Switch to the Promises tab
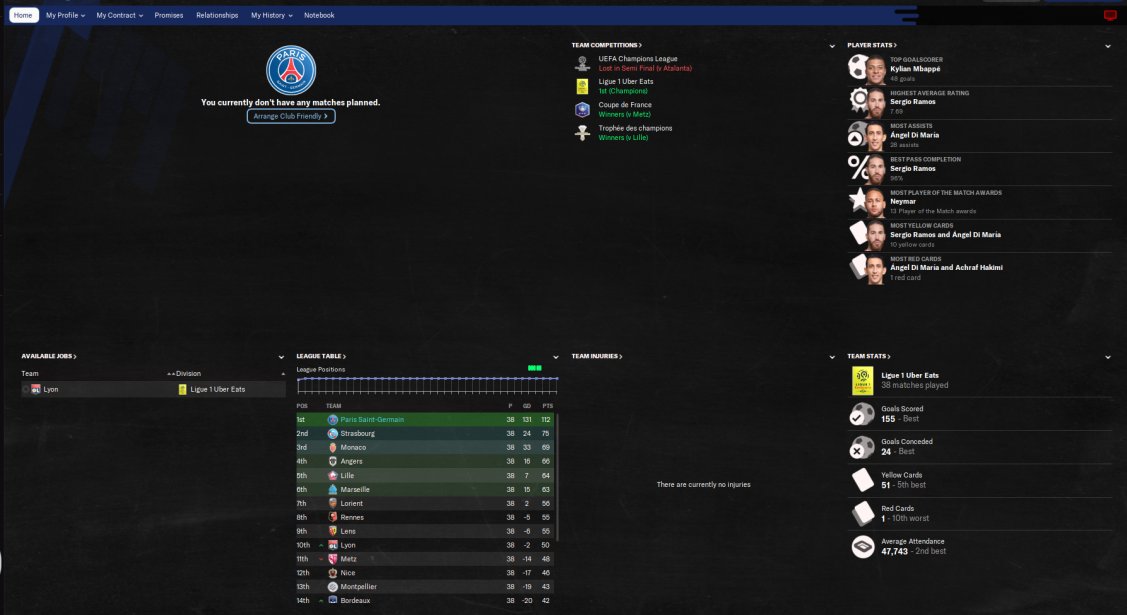The width and height of the screenshot is (1127, 615). point(169,15)
